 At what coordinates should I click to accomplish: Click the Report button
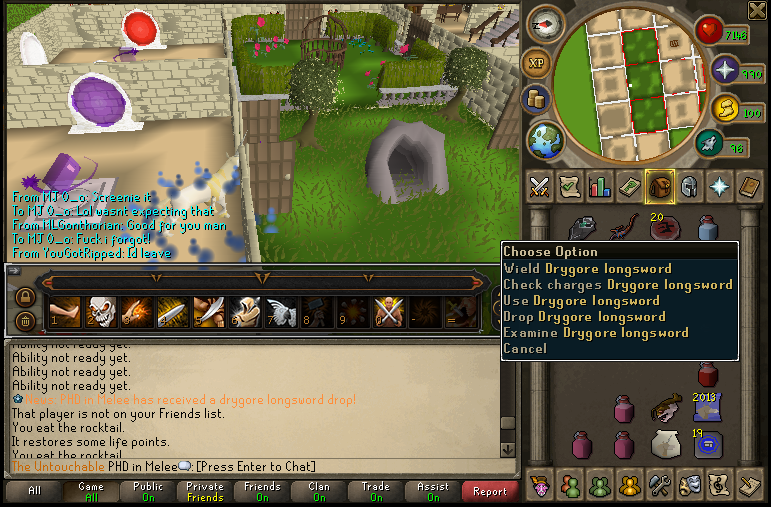click(489, 491)
